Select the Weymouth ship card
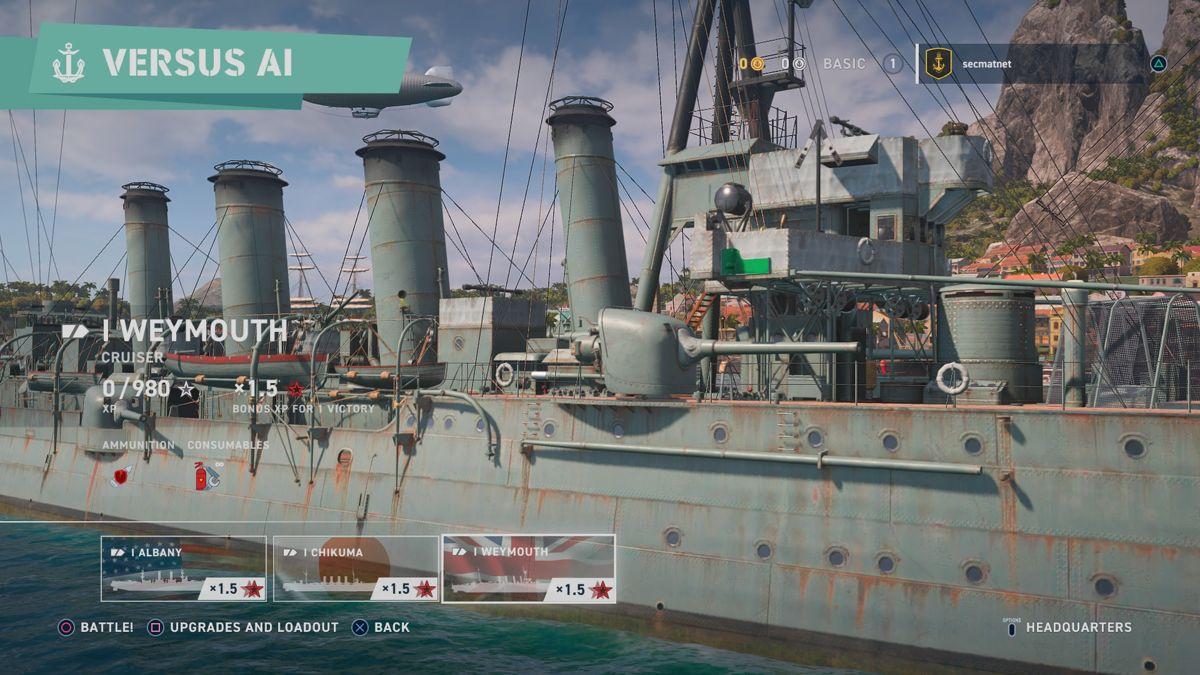 (x=528, y=569)
